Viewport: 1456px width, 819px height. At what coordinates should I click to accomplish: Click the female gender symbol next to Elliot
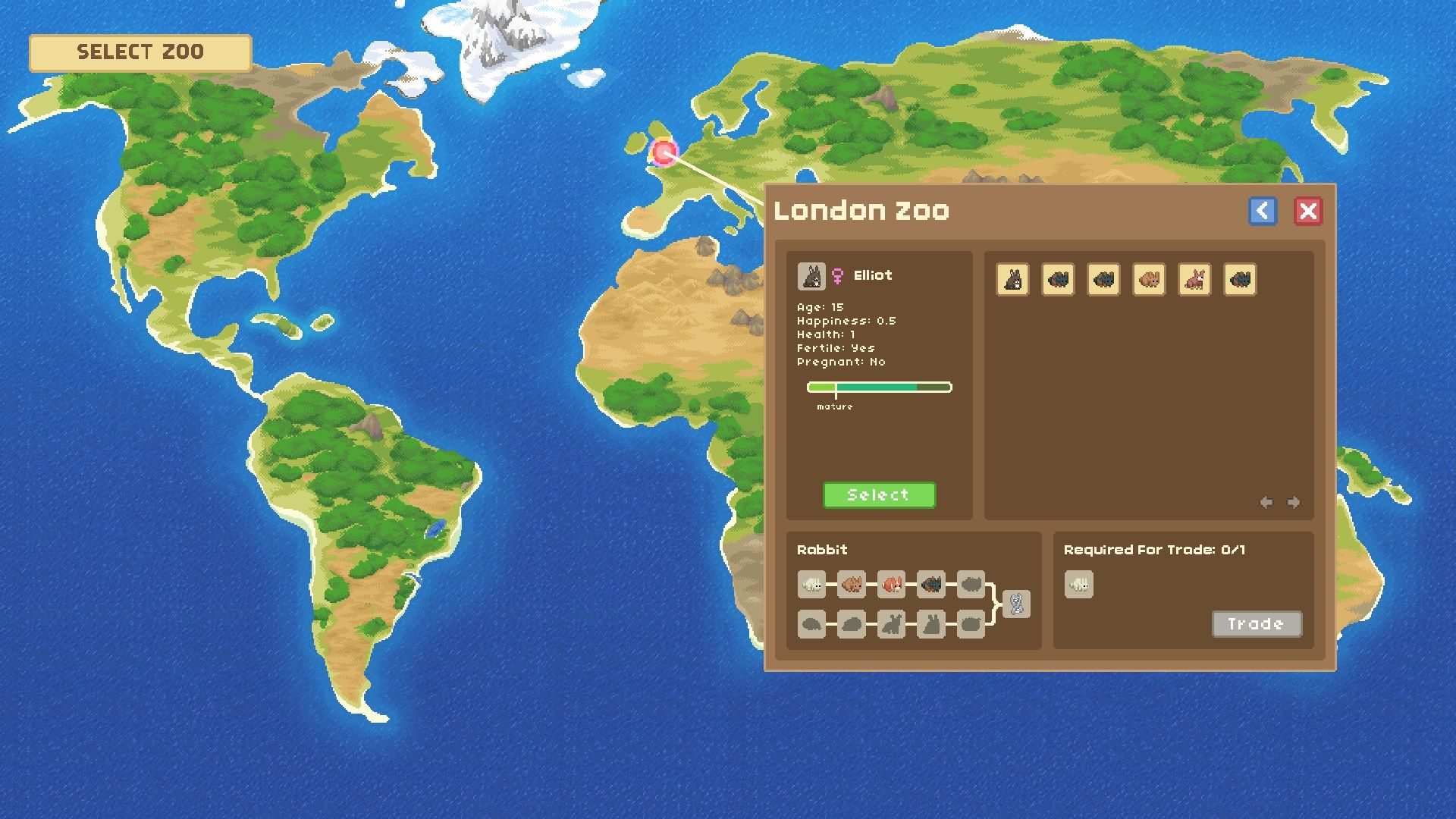coord(836,275)
